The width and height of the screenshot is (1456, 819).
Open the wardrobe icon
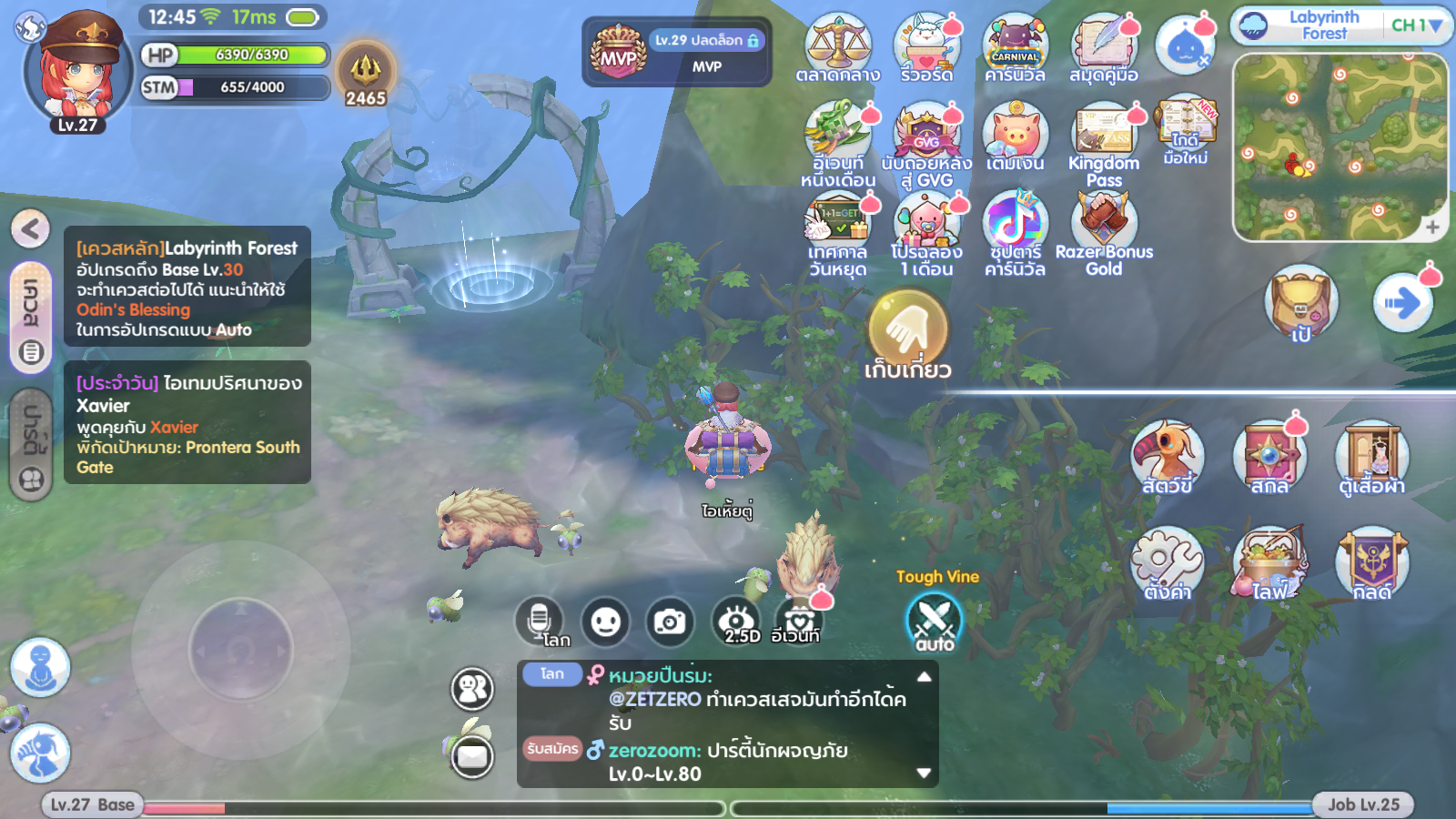(x=1371, y=455)
